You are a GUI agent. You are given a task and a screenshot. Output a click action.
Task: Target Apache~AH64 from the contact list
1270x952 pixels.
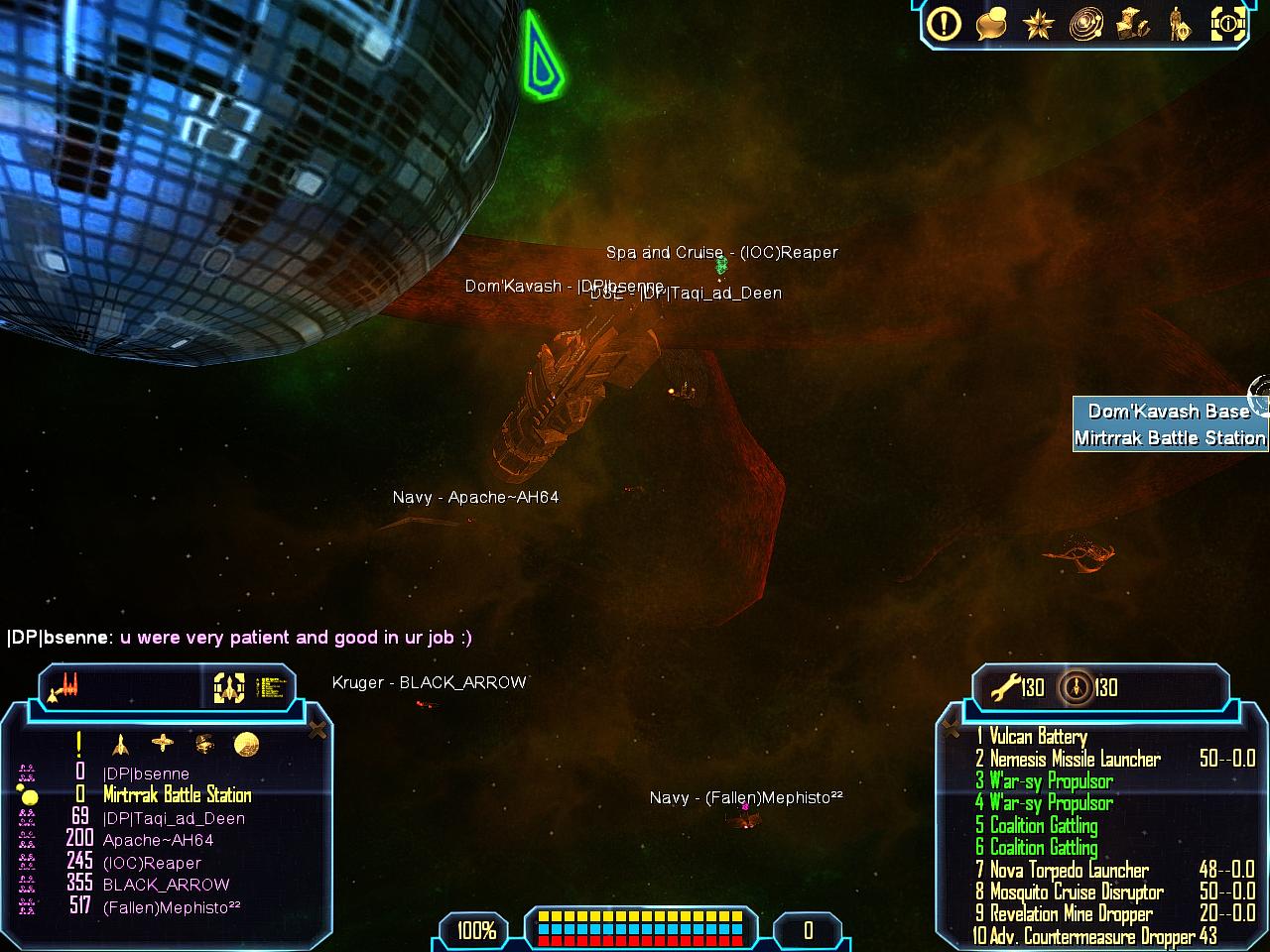coord(158,840)
